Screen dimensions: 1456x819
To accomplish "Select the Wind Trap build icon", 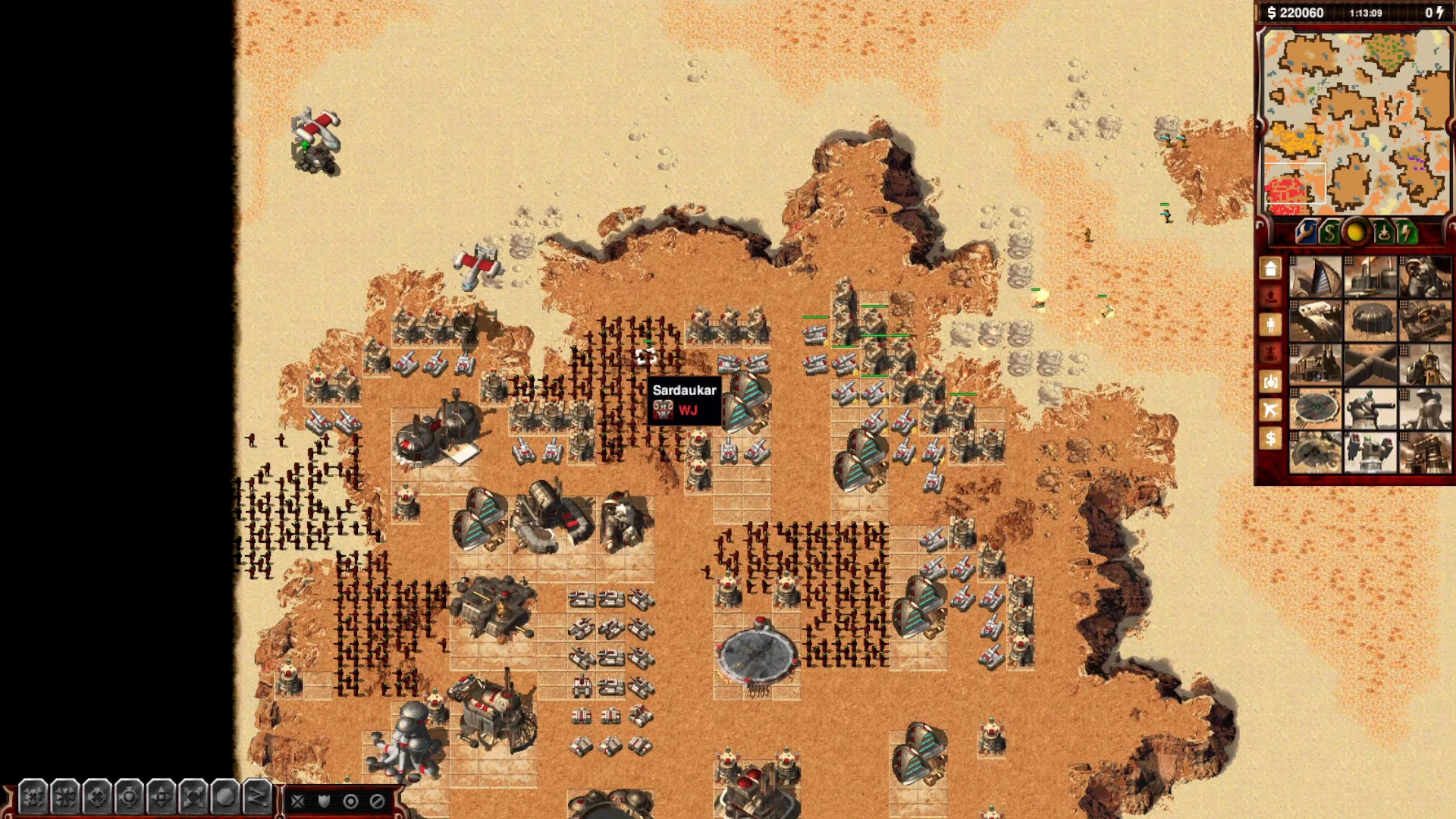I will tap(1316, 277).
